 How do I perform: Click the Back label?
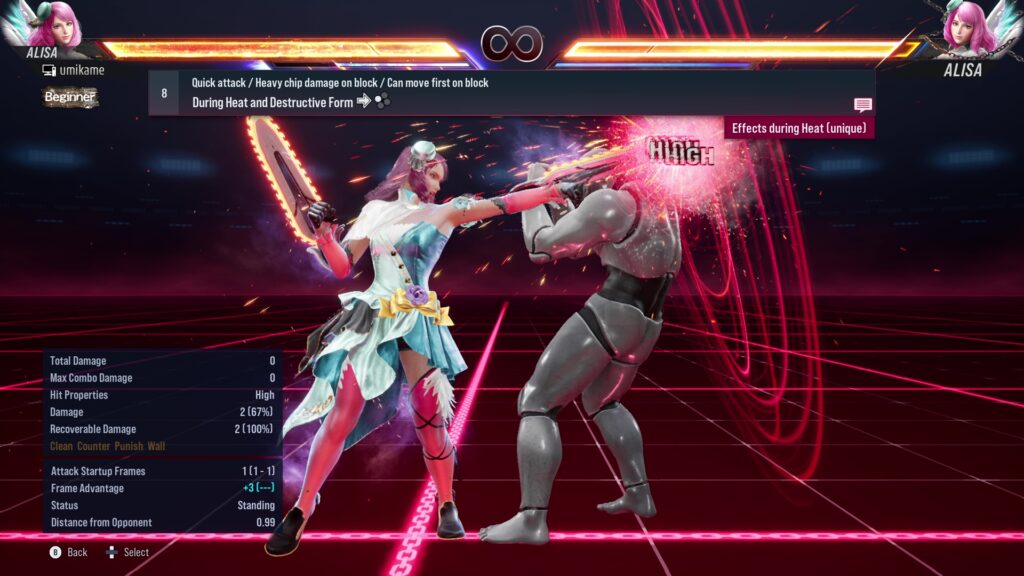pos(77,552)
